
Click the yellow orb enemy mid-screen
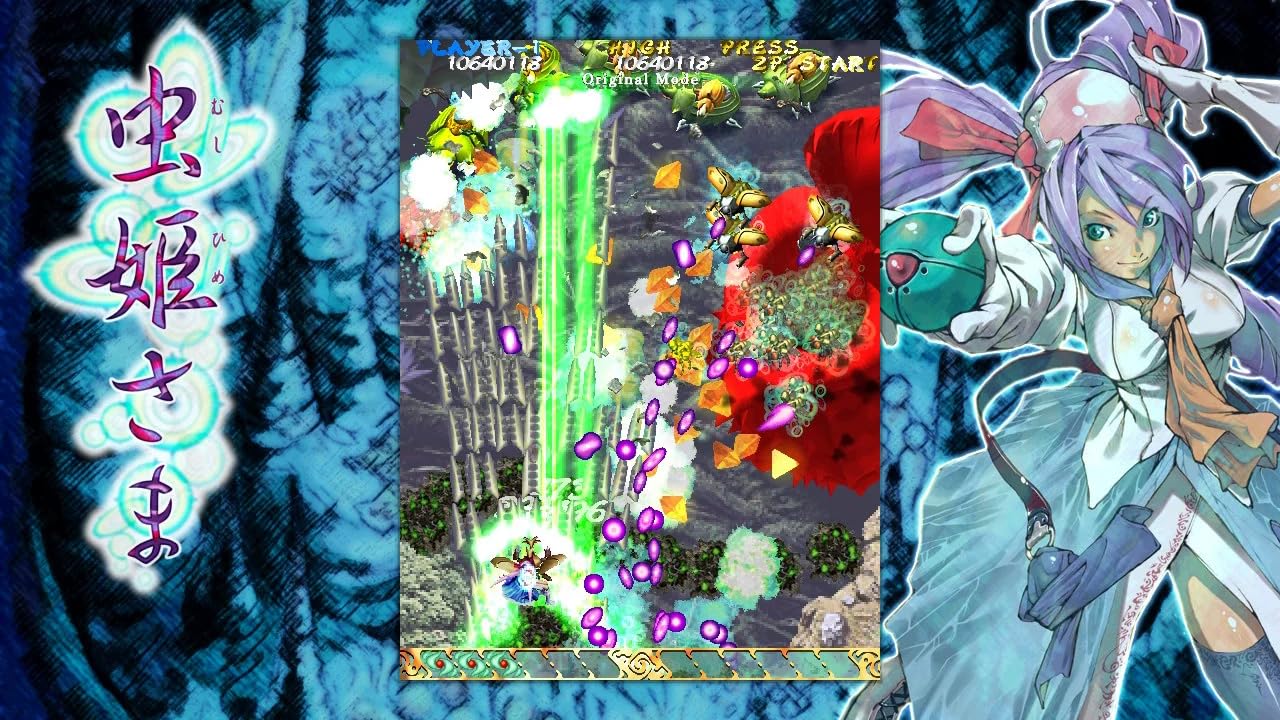(685, 352)
